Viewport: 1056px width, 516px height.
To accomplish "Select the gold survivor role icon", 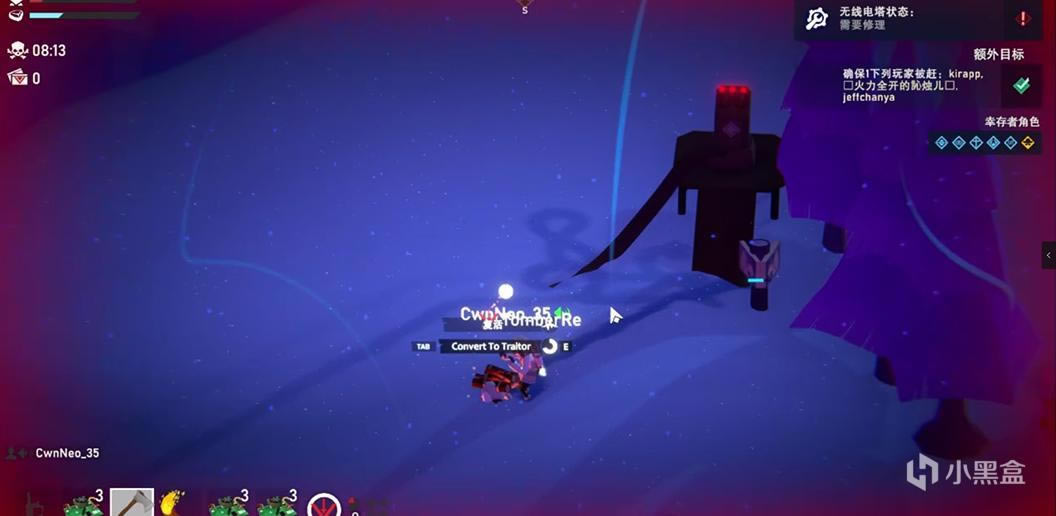I will [x=1027, y=143].
